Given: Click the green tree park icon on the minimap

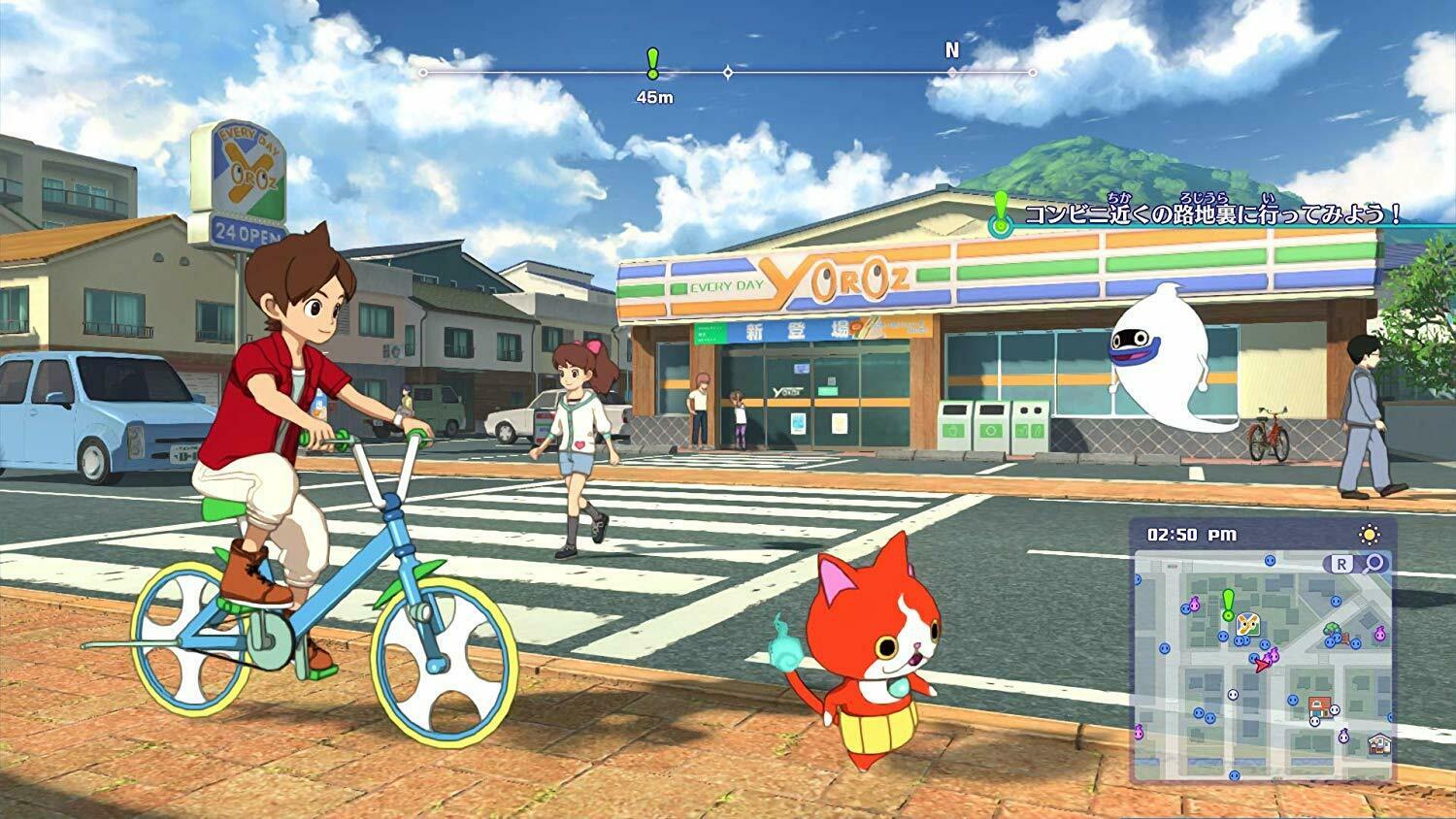Looking at the screenshot, I should pyautogui.click(x=1331, y=629).
